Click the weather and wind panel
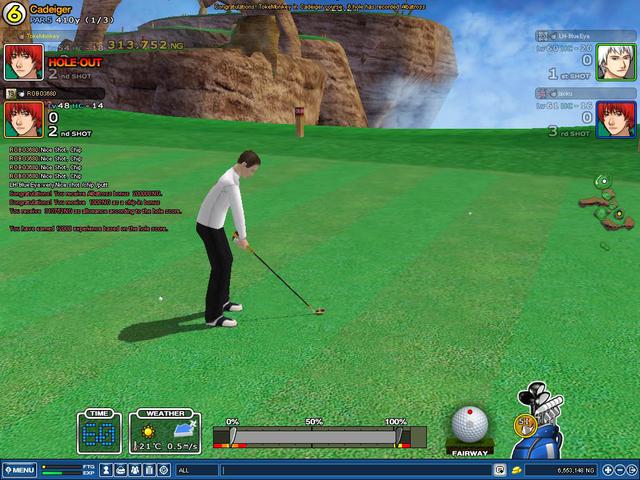 click(x=166, y=433)
